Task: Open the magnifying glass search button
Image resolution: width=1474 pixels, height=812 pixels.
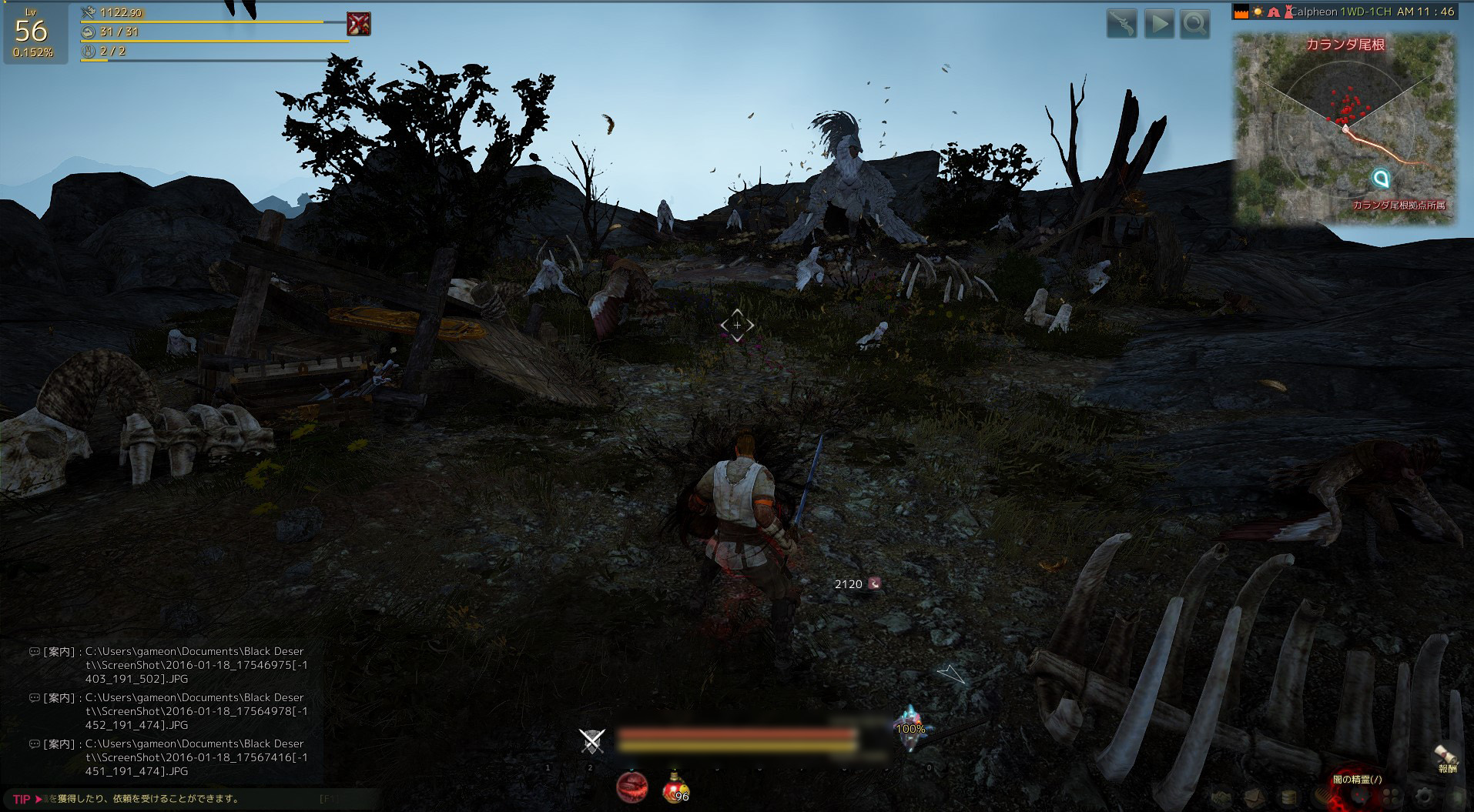Action: (x=1194, y=25)
